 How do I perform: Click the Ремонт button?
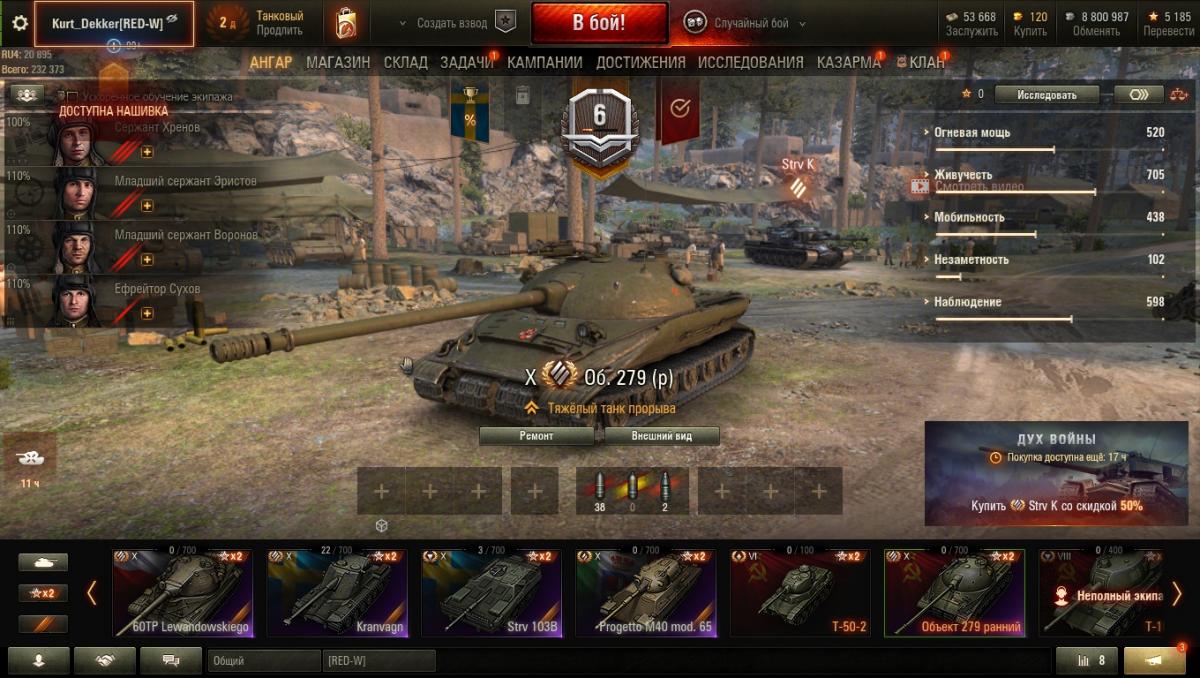(x=540, y=436)
